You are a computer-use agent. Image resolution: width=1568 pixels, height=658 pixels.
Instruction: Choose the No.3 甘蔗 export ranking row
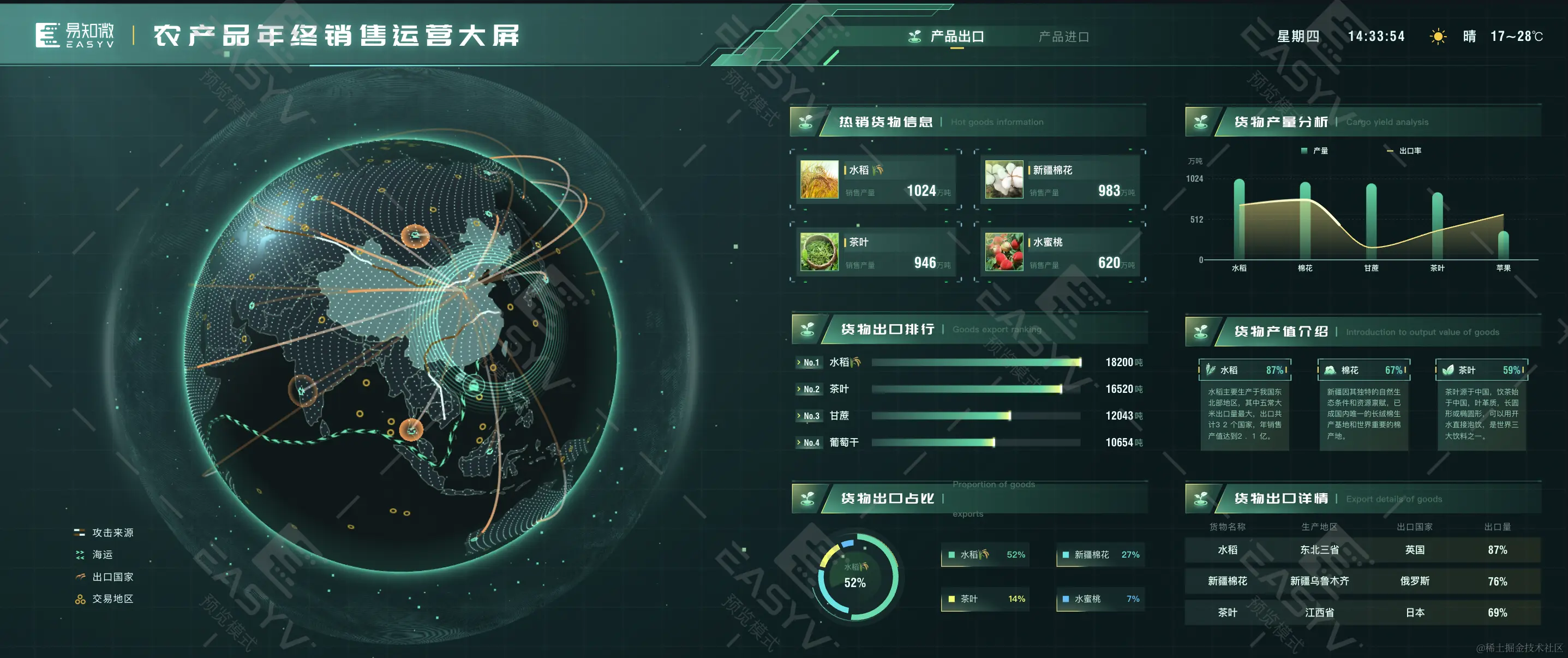point(969,416)
